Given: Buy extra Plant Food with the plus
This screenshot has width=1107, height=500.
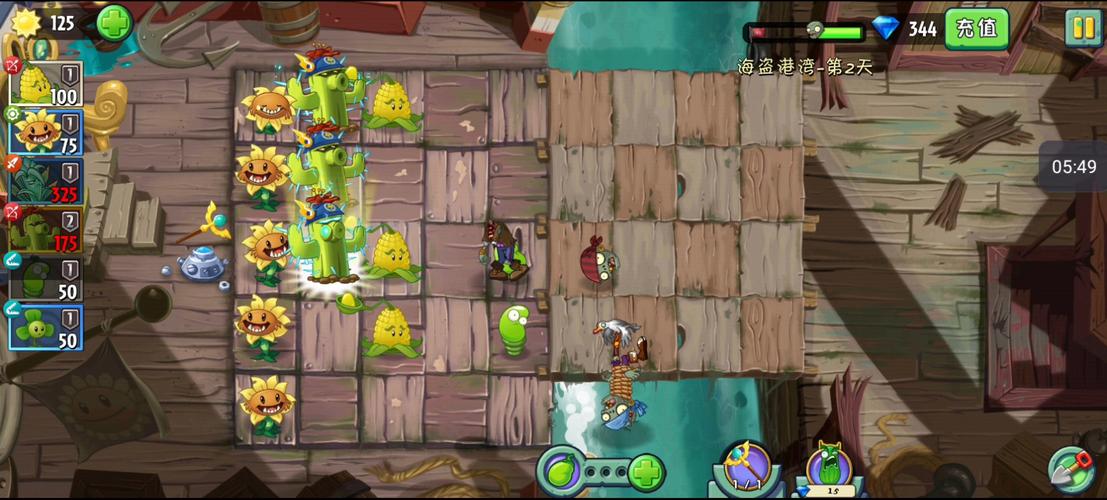Looking at the screenshot, I should click(x=646, y=470).
